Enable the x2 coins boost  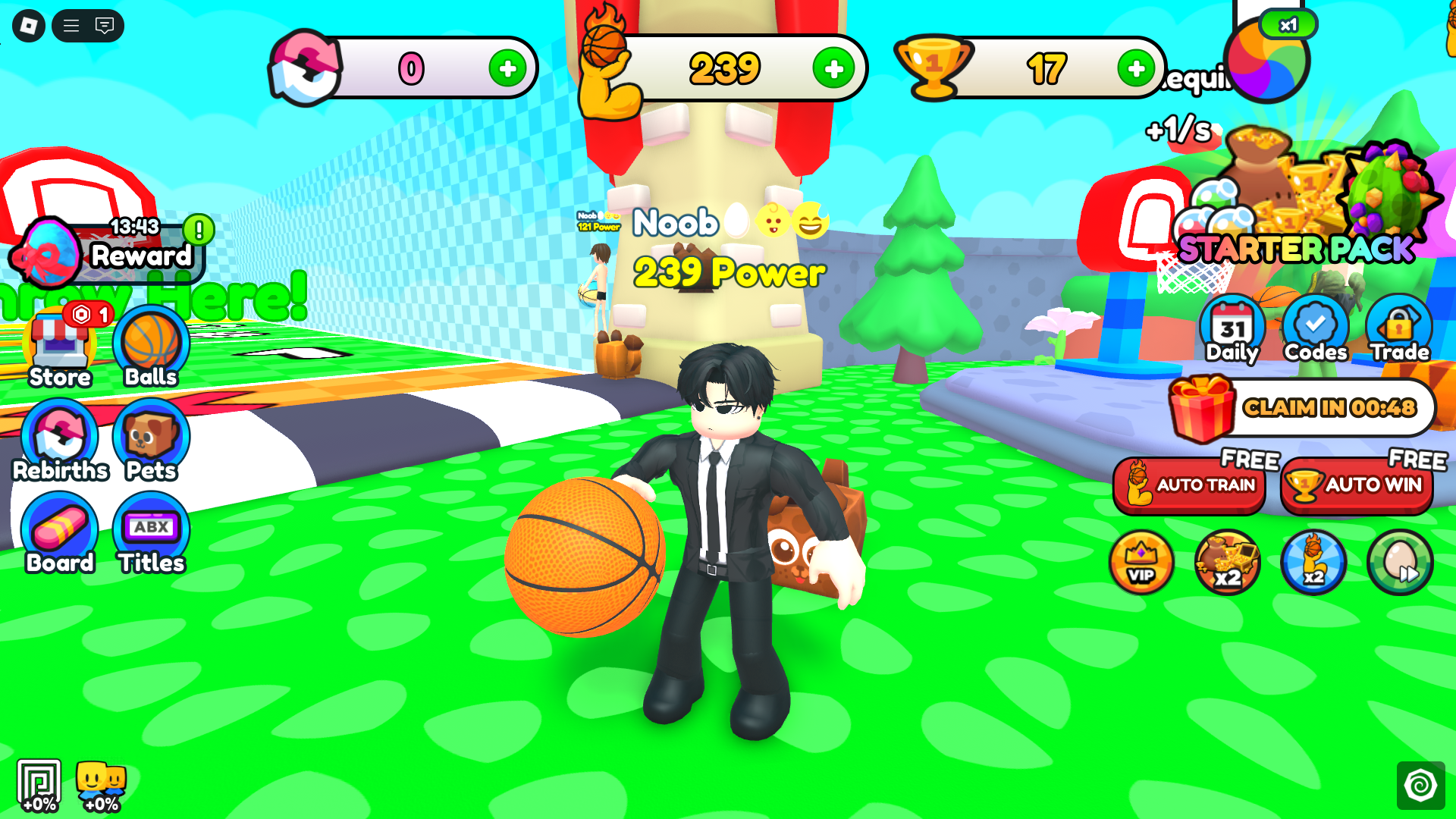1227,562
